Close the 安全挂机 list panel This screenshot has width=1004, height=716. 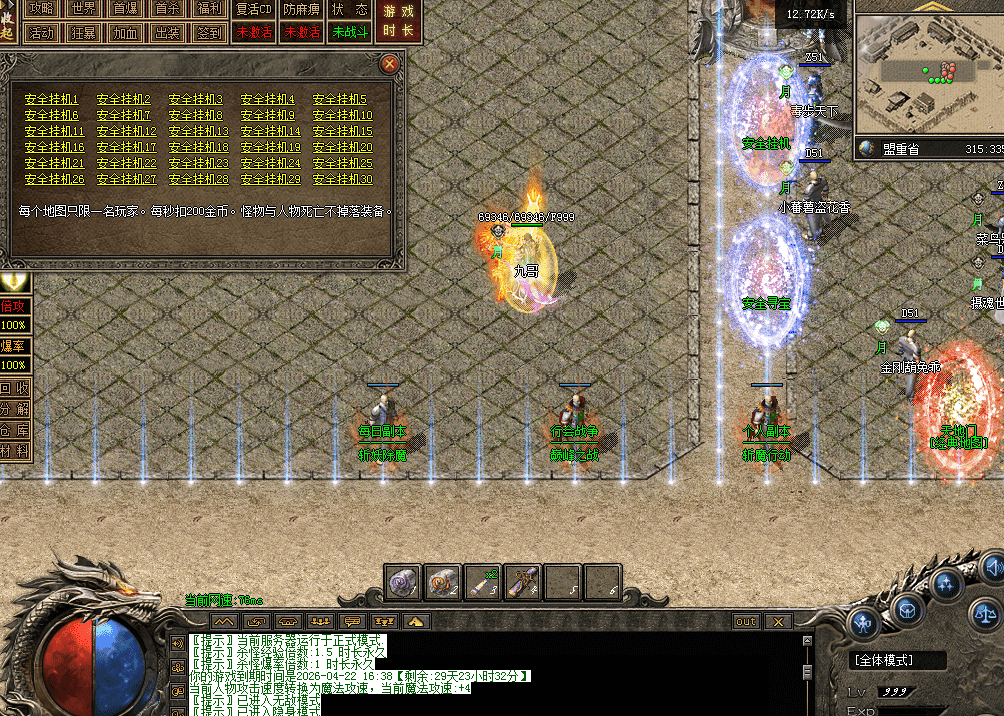[x=390, y=64]
